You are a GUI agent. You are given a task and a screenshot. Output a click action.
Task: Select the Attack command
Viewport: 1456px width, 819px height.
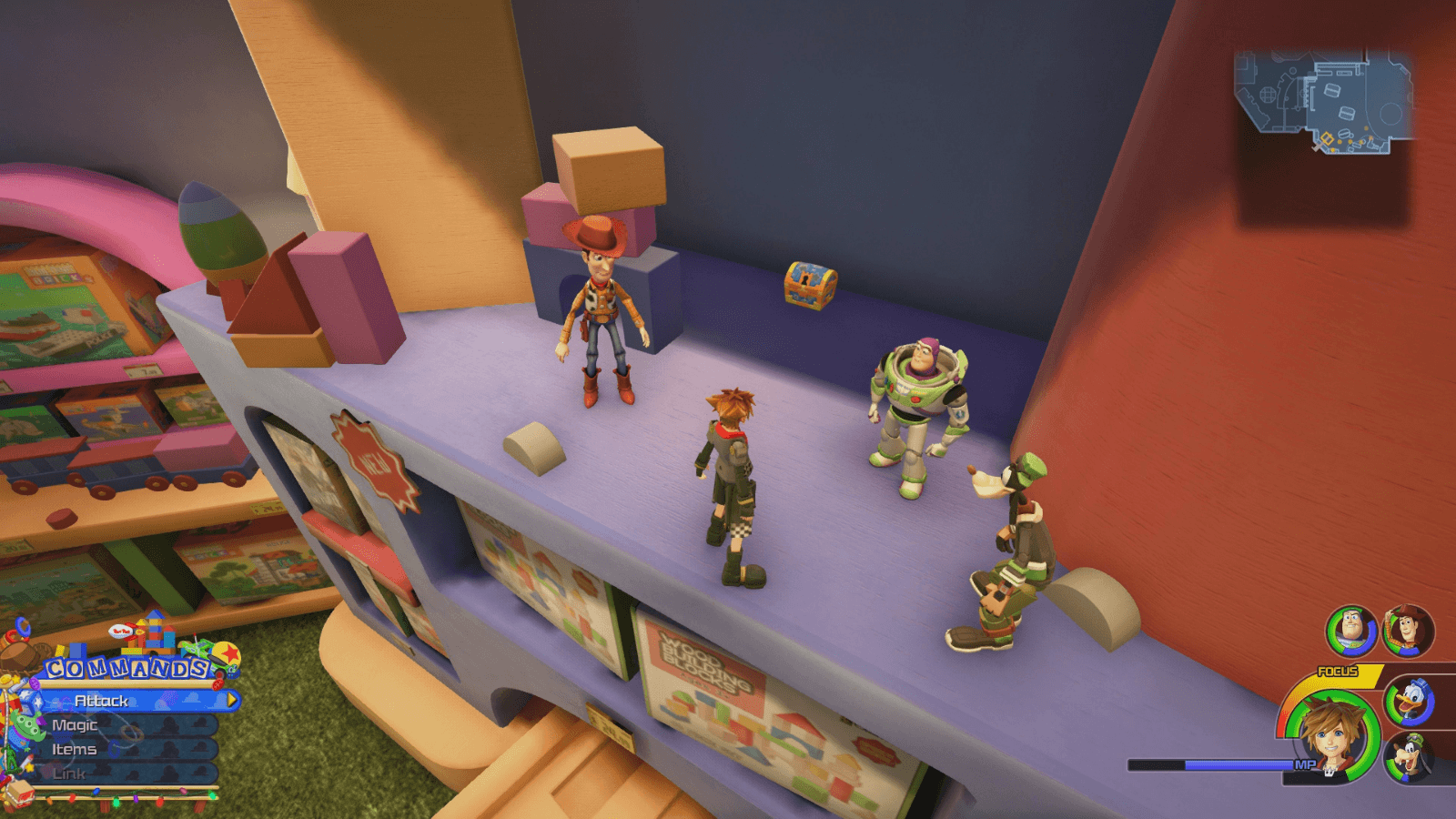pos(100,701)
